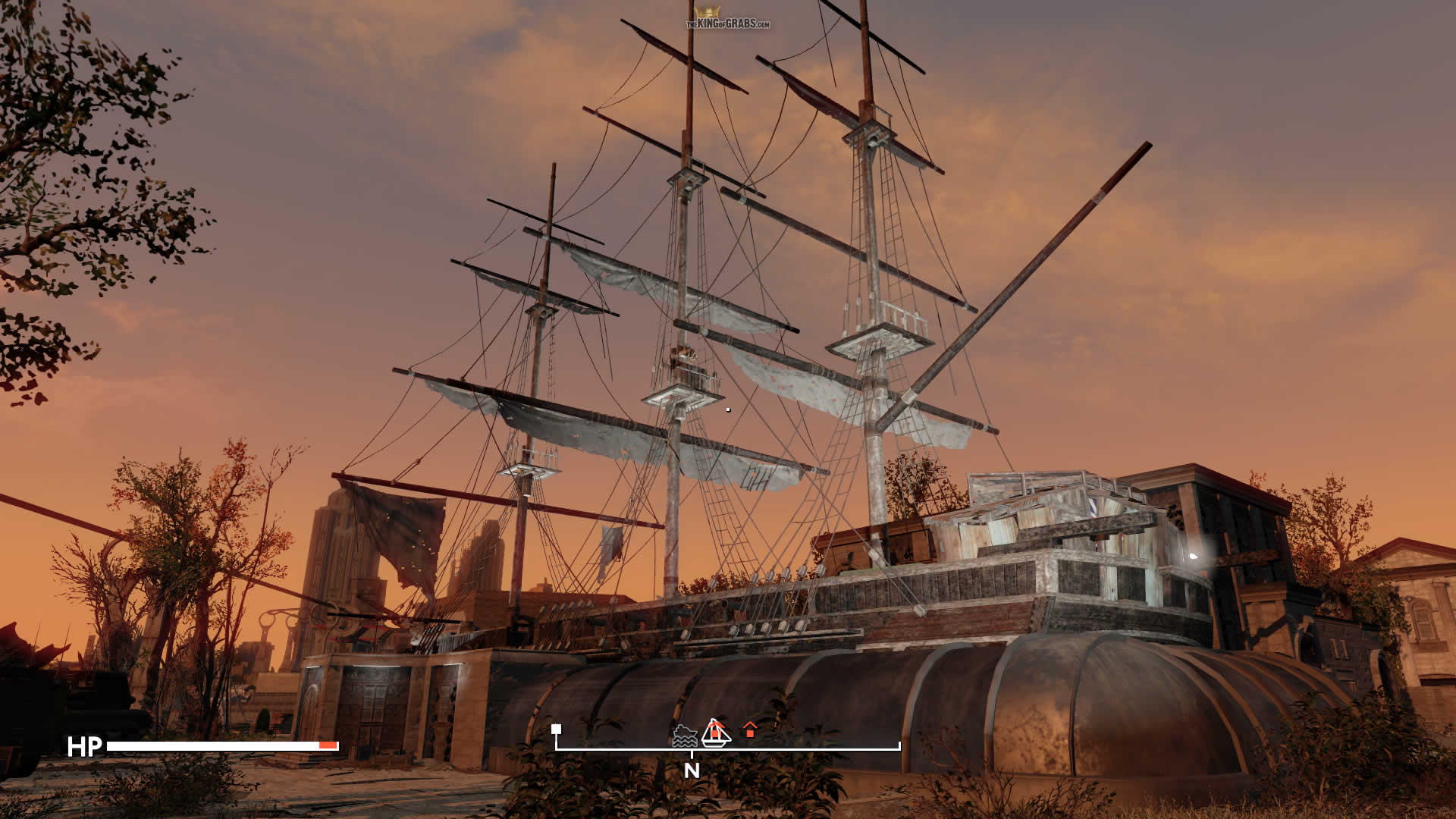The height and width of the screenshot is (819, 1456).
Task: Click the red house compass marker
Action: coord(750,730)
